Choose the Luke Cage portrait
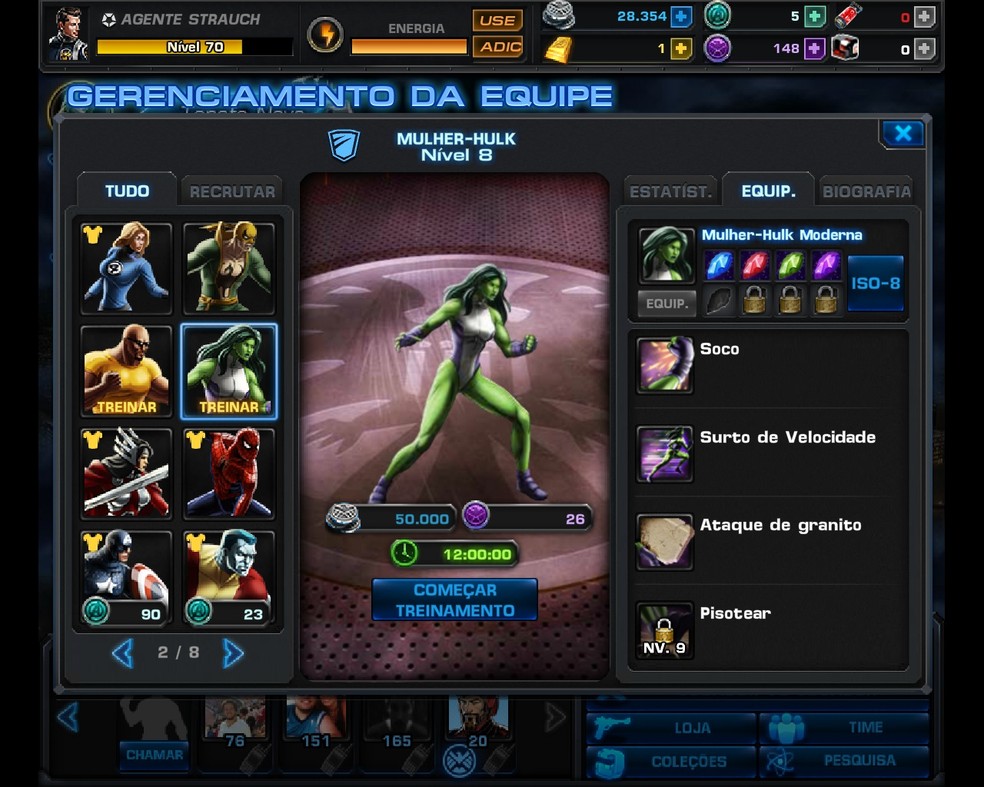 click(x=126, y=371)
